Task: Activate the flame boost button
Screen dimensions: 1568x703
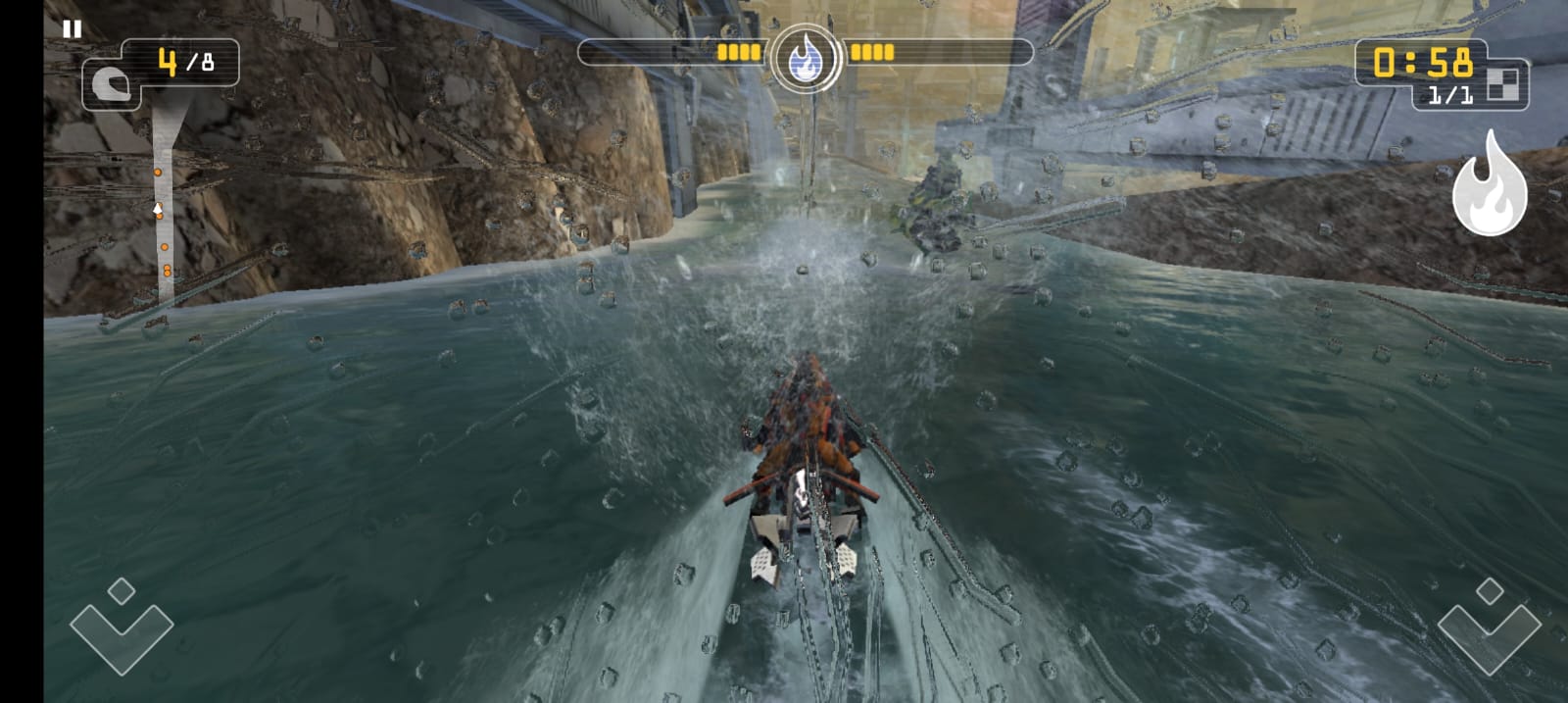Action: click(x=1489, y=186)
